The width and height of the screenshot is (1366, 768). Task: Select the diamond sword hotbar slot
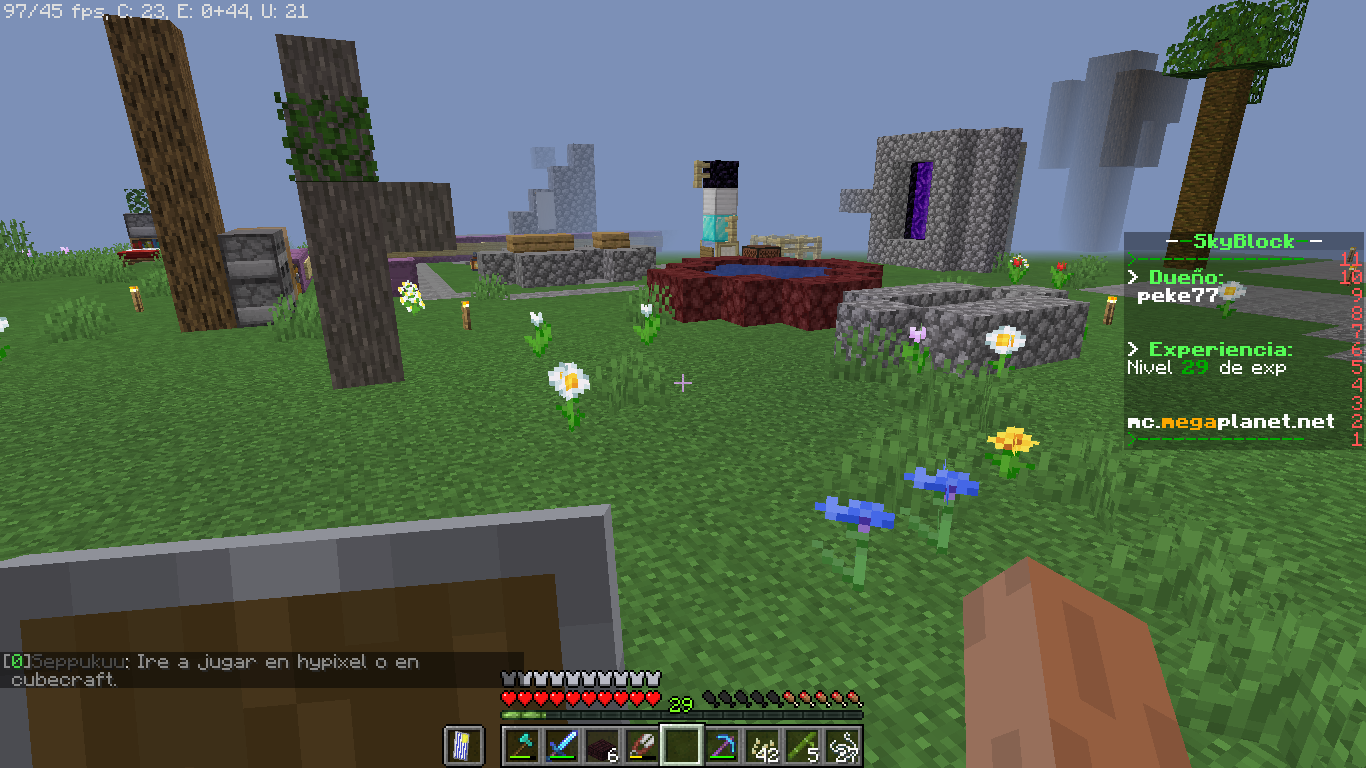(562, 746)
